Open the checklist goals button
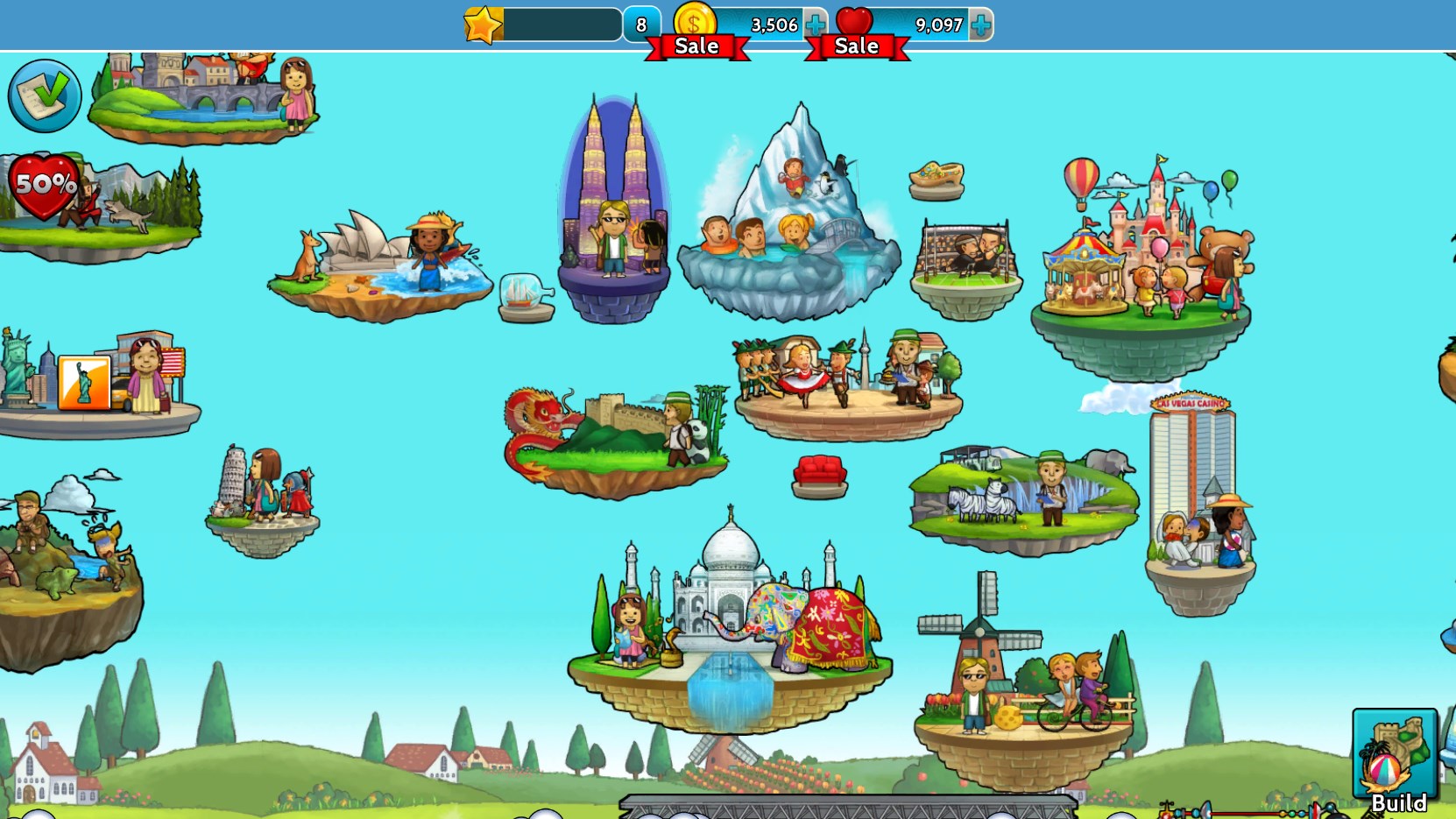Viewport: 1456px width, 819px height. (x=44, y=95)
